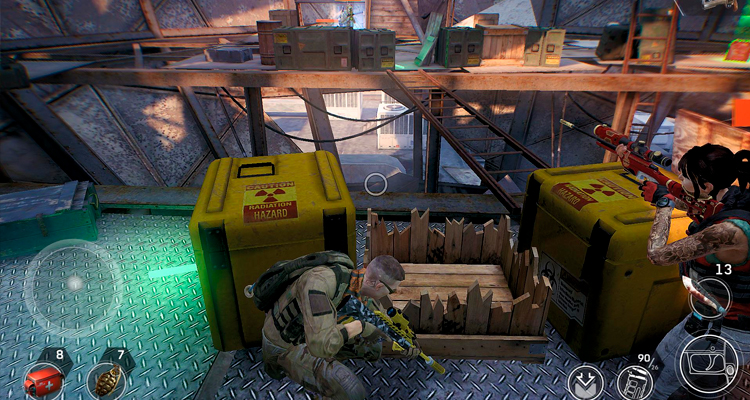The width and height of the screenshot is (750, 400).
Task: Activate the knife melee attack
Action: coord(710,297)
